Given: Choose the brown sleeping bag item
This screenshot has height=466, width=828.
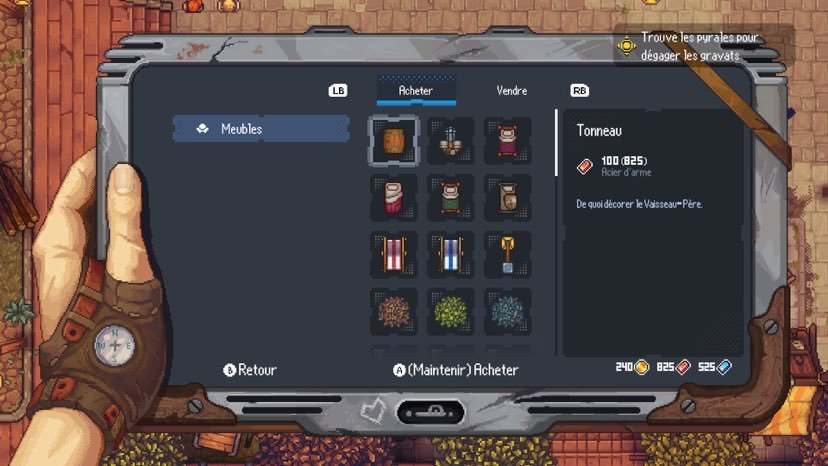Looking at the screenshot, I should click(x=507, y=198).
